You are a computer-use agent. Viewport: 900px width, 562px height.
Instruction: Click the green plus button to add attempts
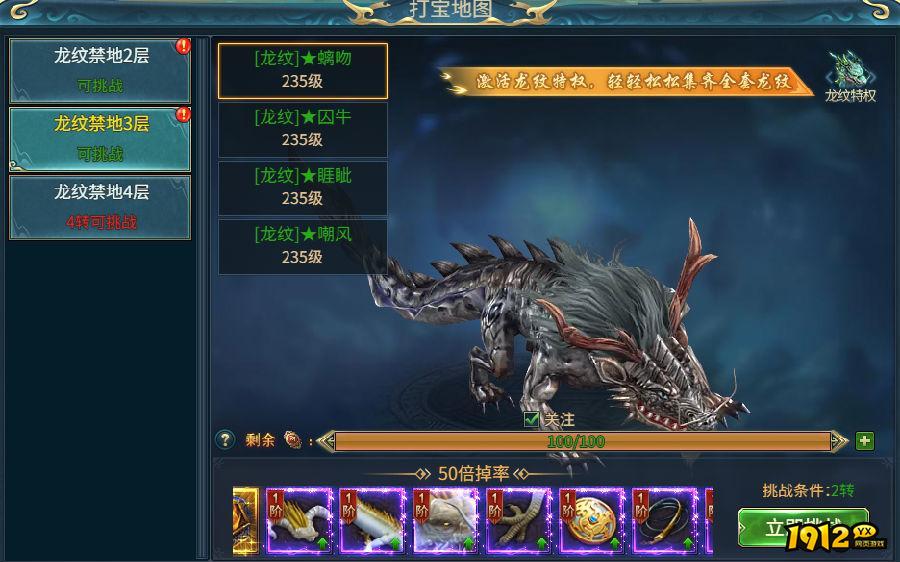[865, 441]
